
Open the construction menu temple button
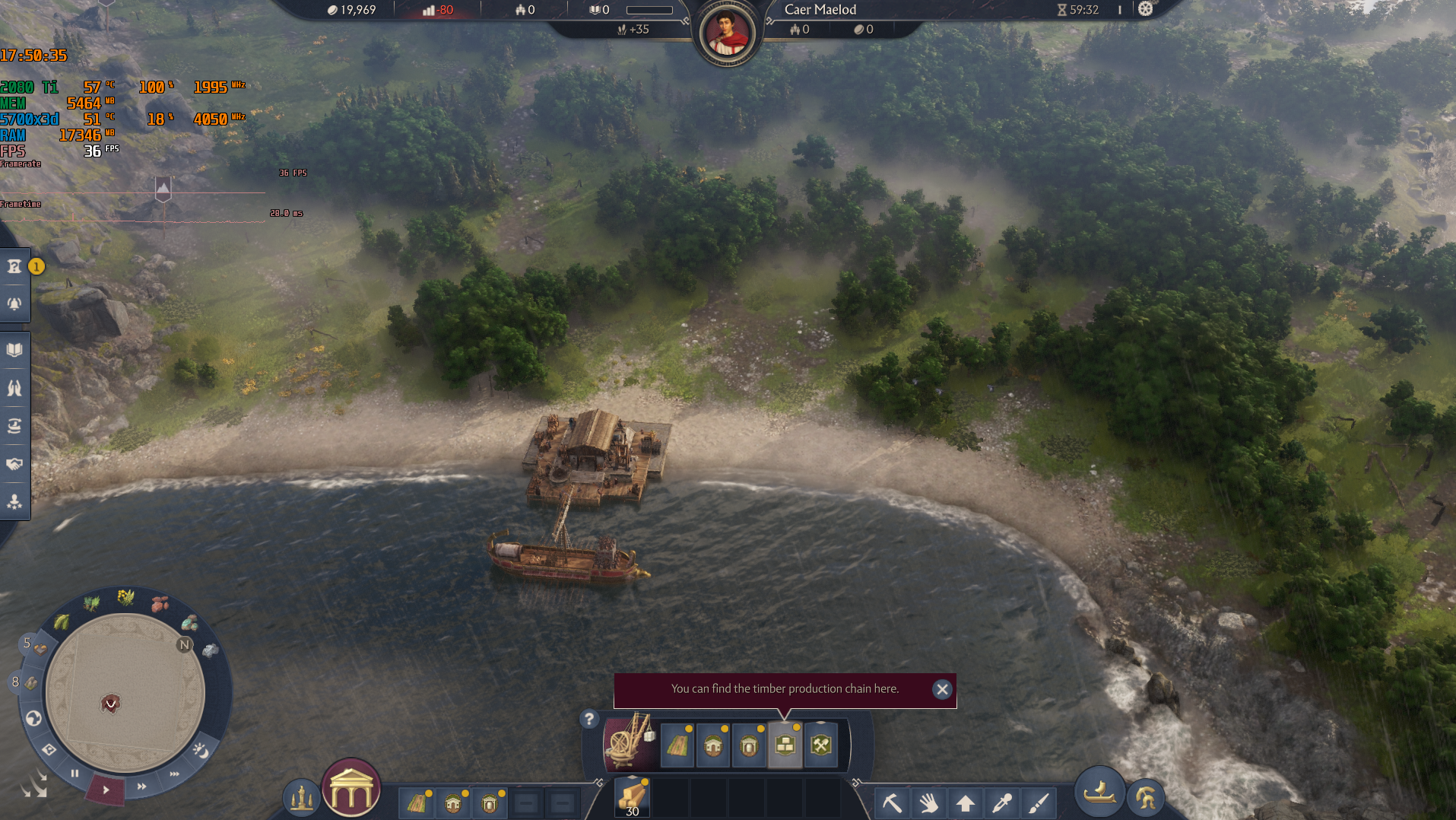point(351,790)
